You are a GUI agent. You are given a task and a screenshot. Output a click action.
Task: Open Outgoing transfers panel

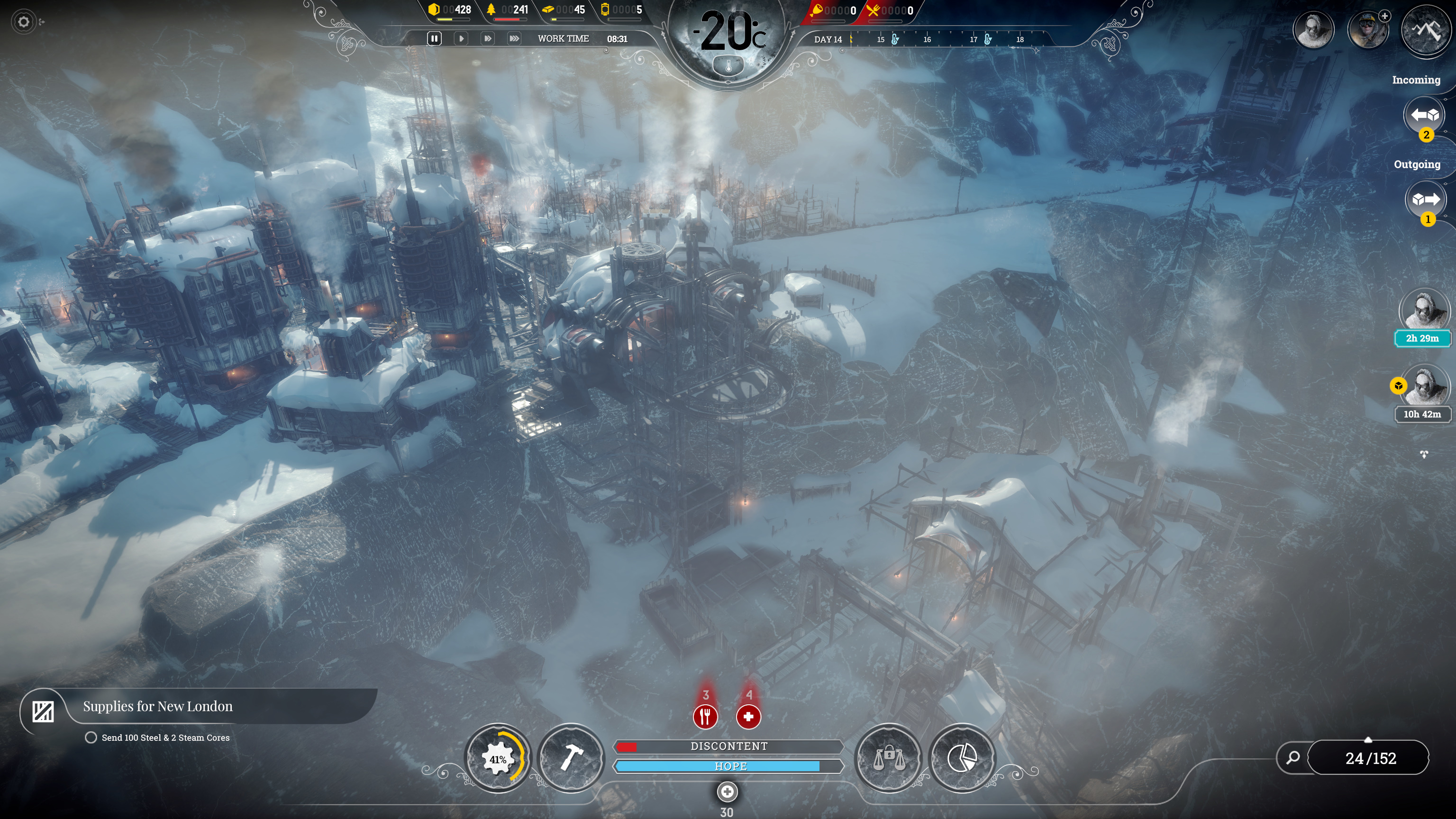click(x=1425, y=200)
